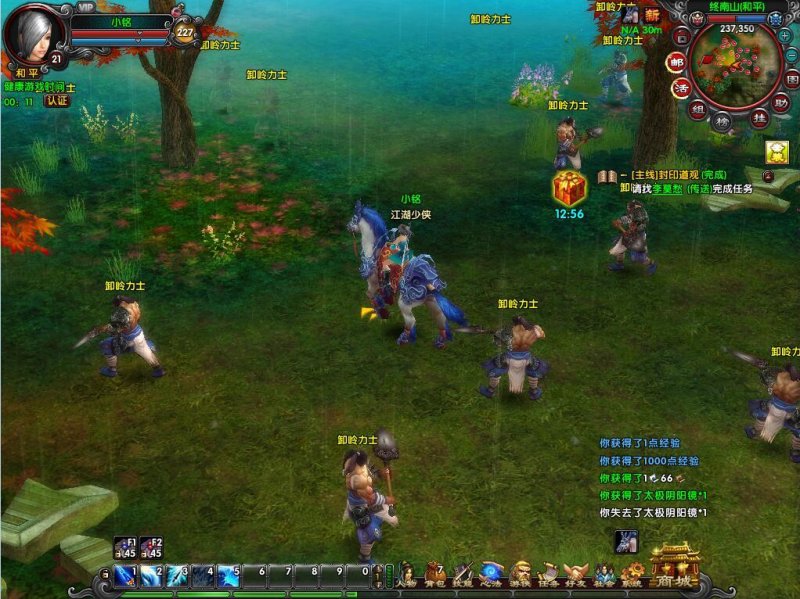Open the 组 team button
Screen dimensions: 800x599
click(x=697, y=111)
